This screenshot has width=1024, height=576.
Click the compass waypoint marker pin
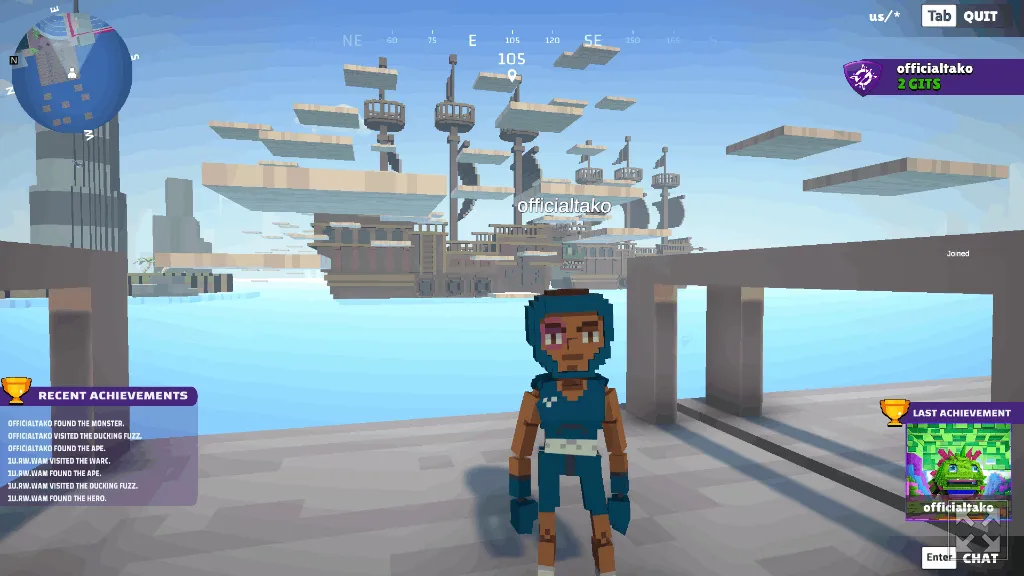pos(512,76)
